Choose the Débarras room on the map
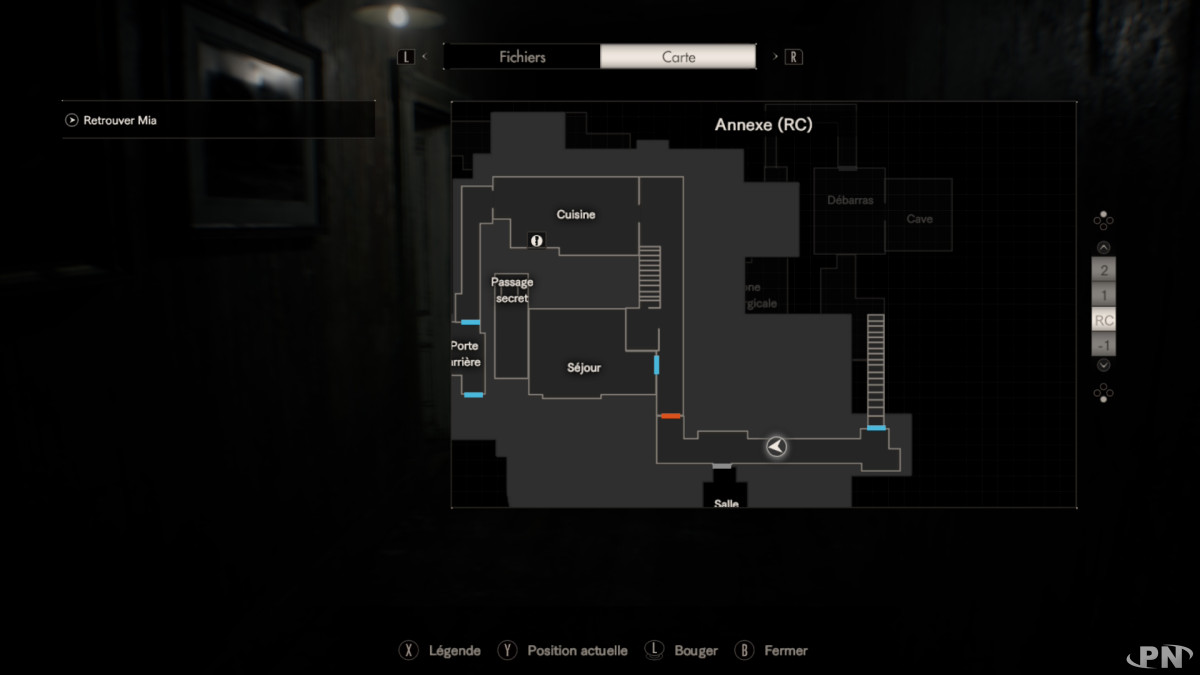The height and width of the screenshot is (675, 1200). [x=850, y=200]
